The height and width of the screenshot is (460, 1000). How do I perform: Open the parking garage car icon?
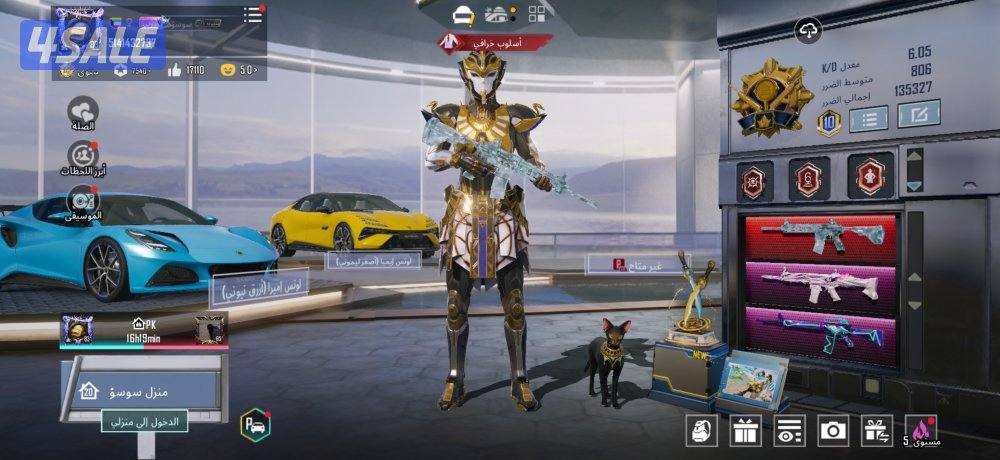coord(255,424)
